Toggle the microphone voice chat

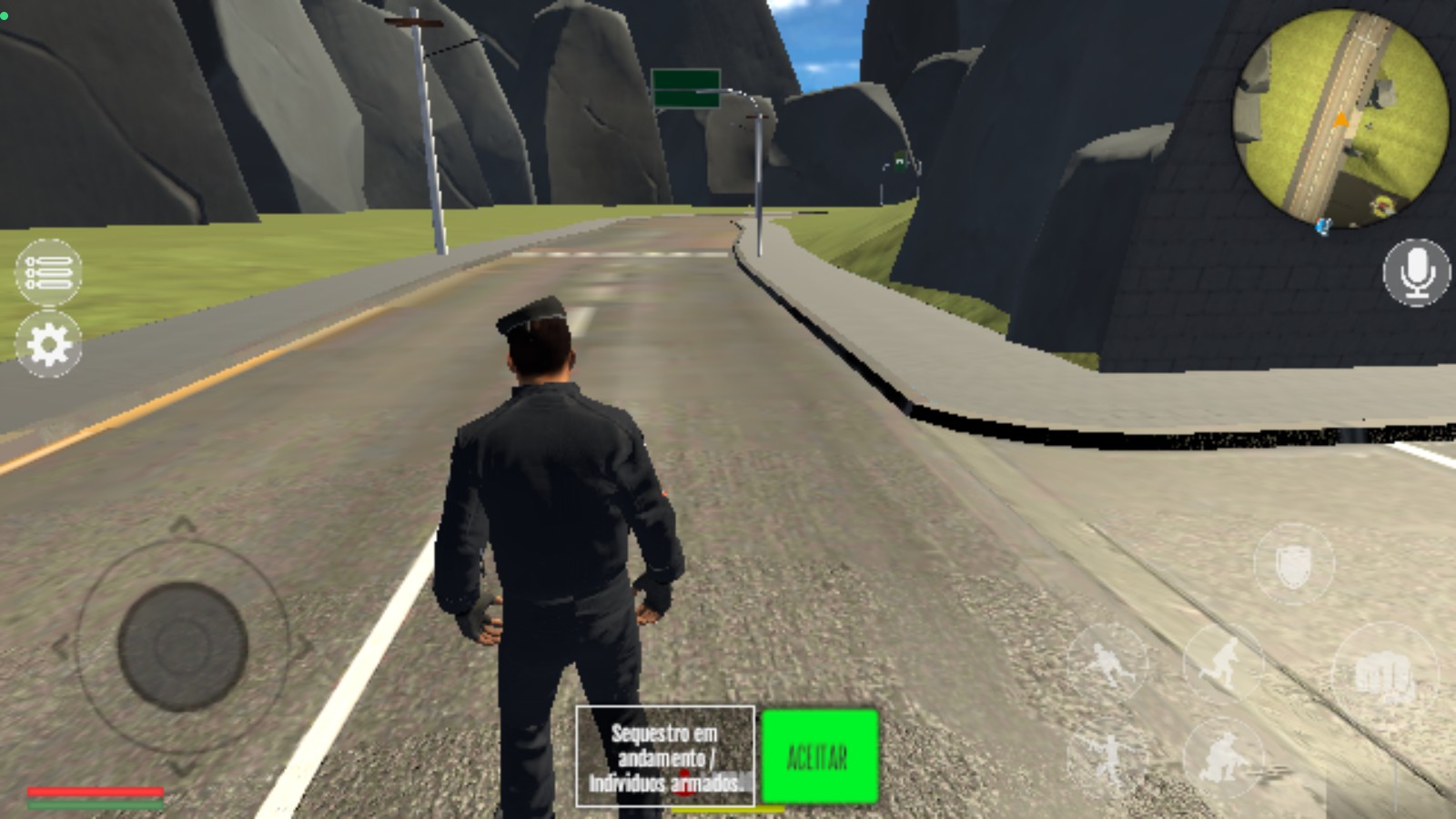pos(1416,272)
